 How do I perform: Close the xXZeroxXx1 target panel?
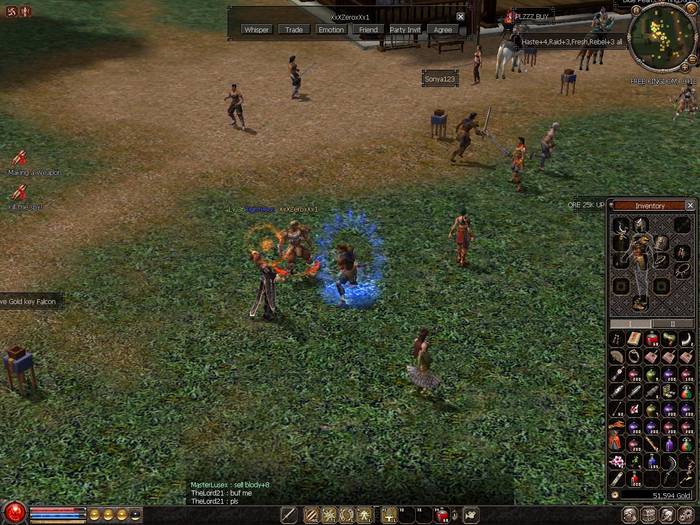point(460,17)
